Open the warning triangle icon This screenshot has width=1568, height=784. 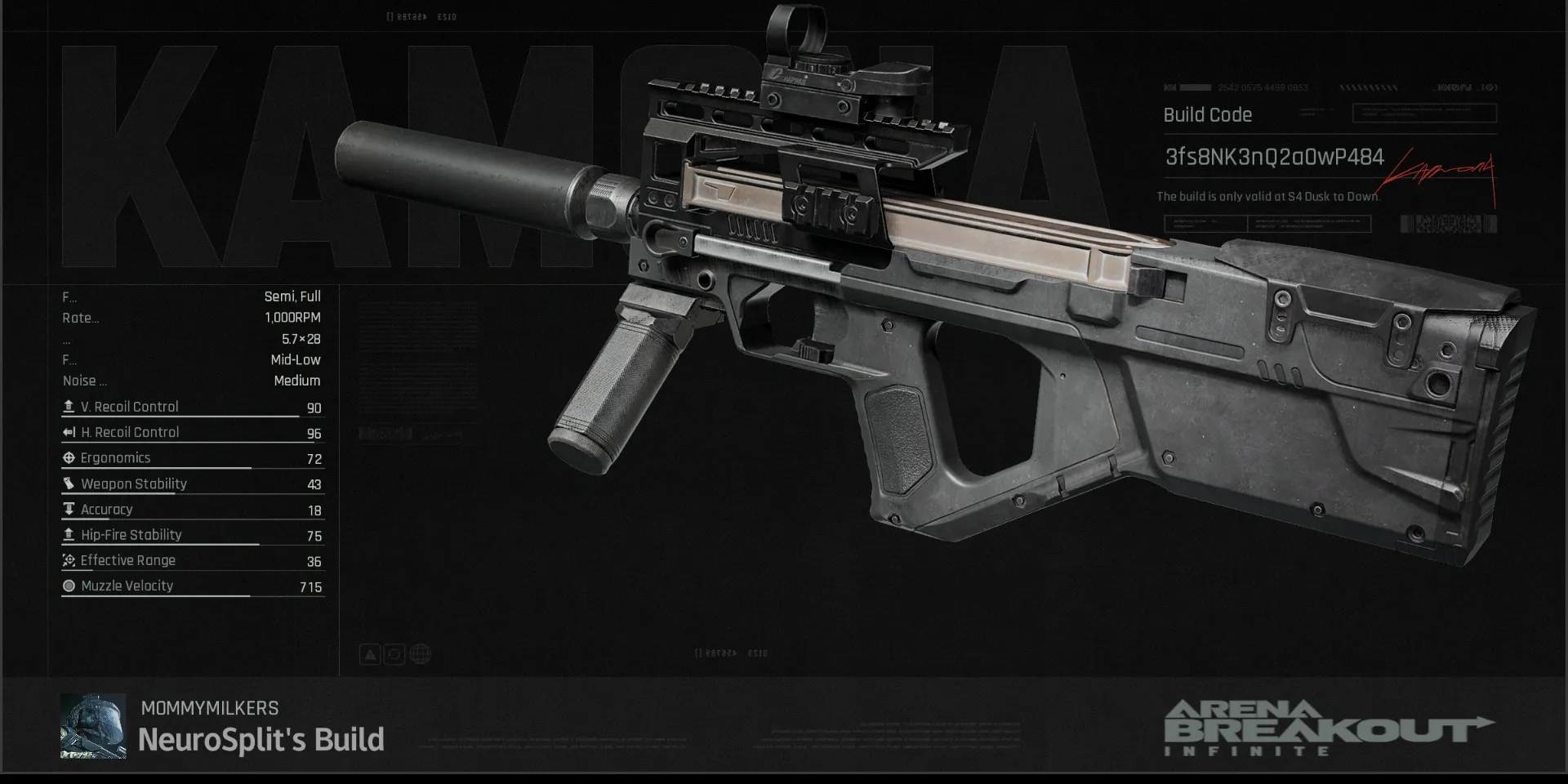point(369,653)
